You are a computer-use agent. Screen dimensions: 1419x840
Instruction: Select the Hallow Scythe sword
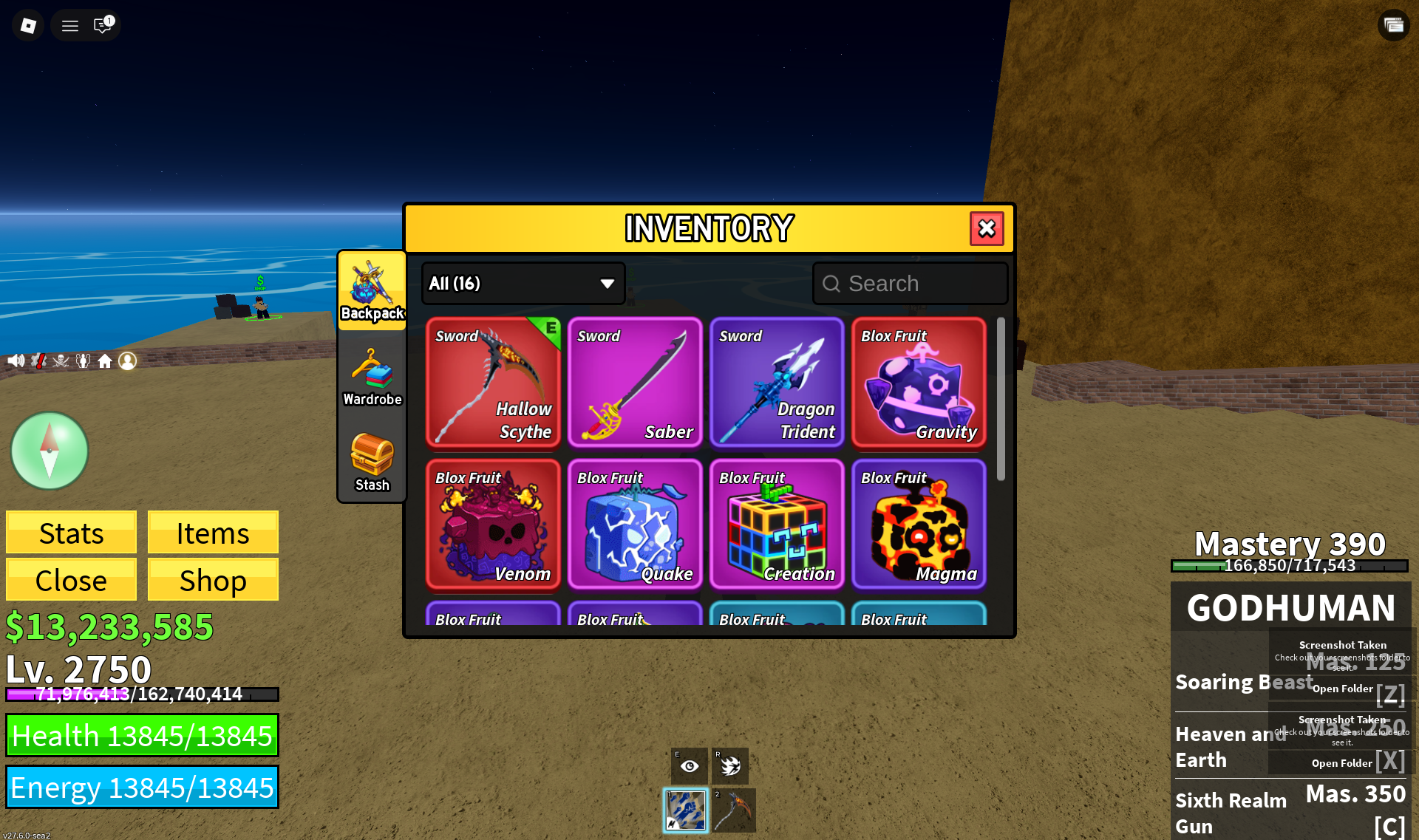[x=493, y=382]
